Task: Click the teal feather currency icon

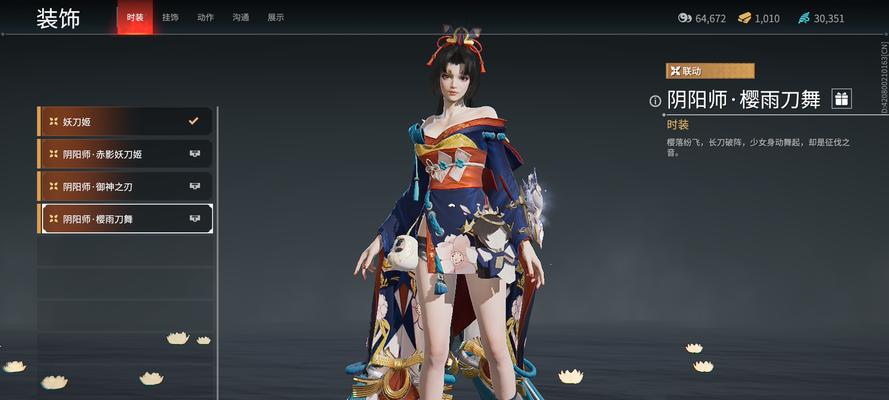Action: pyautogui.click(x=803, y=18)
